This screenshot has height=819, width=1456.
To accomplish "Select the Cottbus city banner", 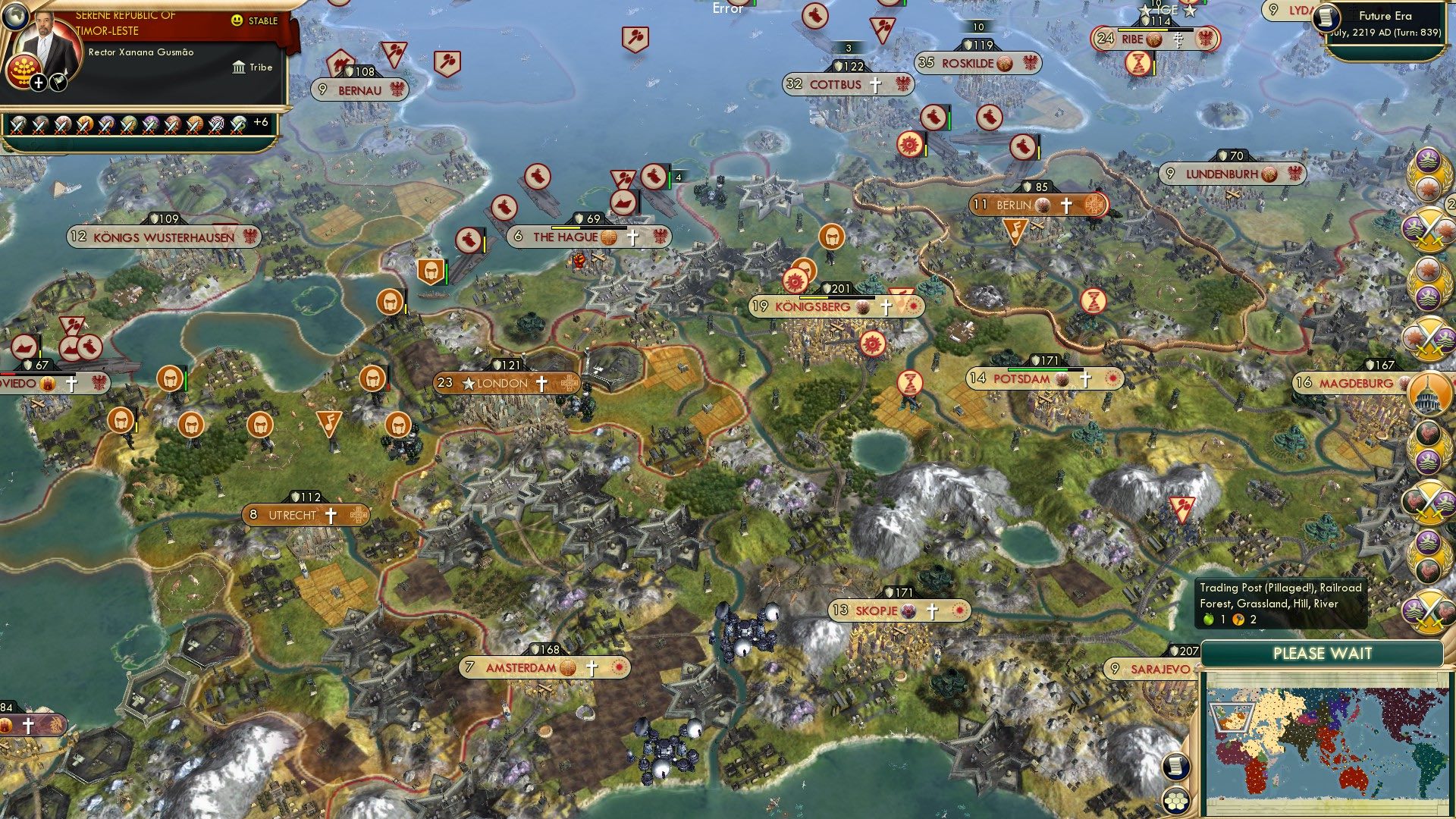I will 842,84.
